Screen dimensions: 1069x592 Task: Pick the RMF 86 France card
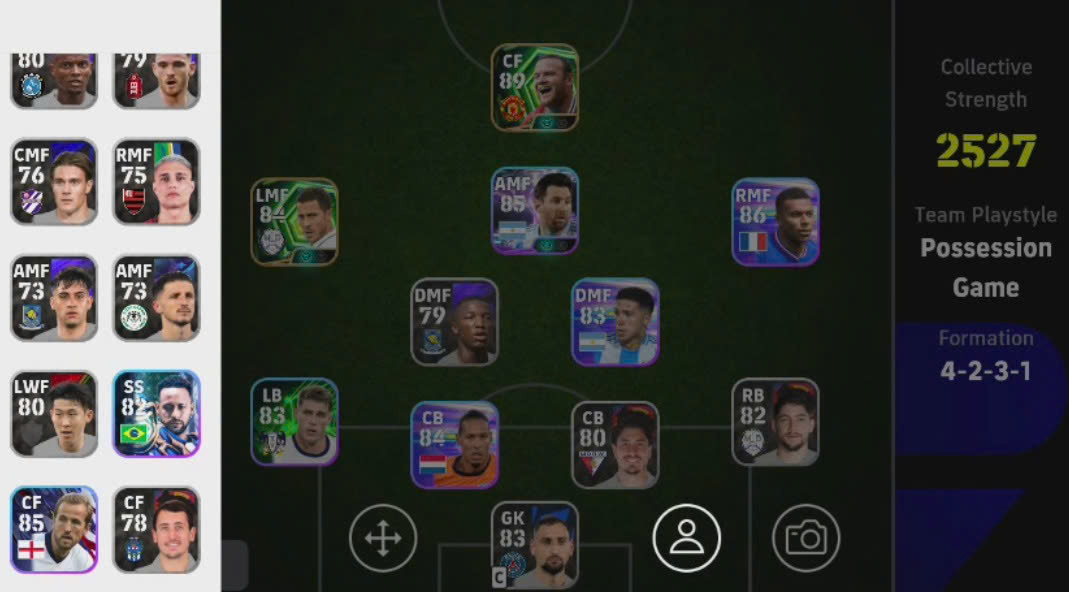coord(775,221)
